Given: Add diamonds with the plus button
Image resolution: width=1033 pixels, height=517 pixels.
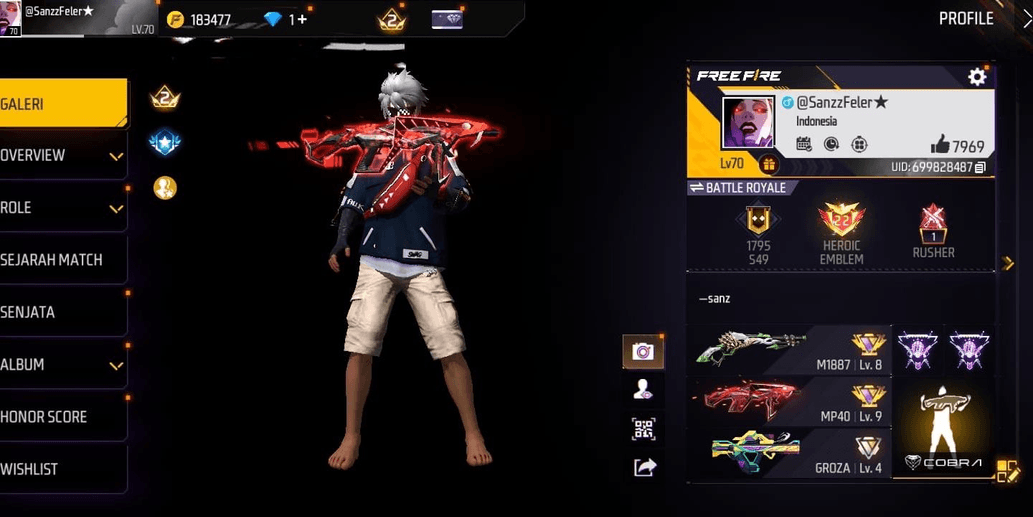Looking at the screenshot, I should [x=301, y=19].
